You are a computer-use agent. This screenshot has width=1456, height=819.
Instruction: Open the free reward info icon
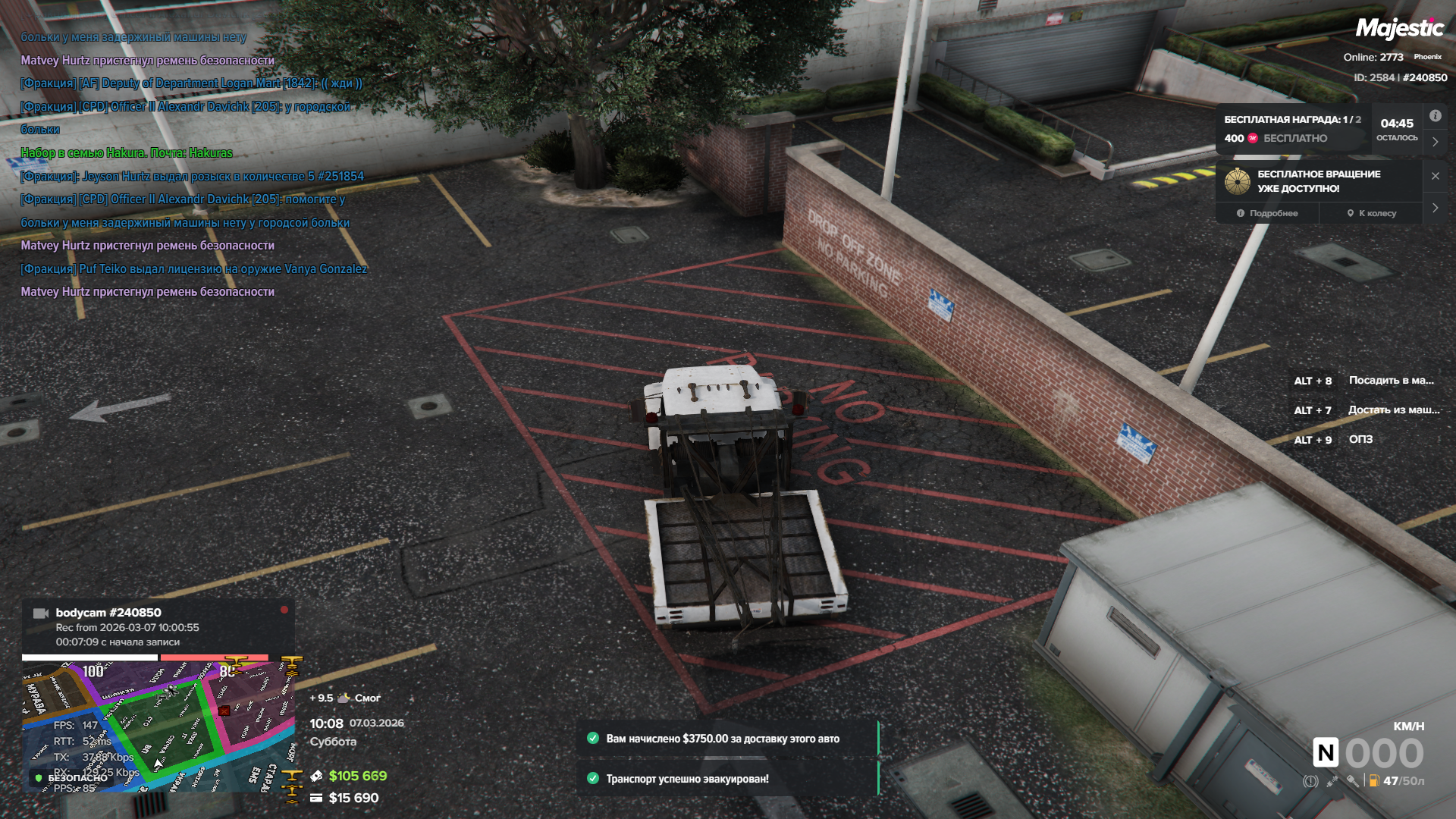click(x=1435, y=116)
